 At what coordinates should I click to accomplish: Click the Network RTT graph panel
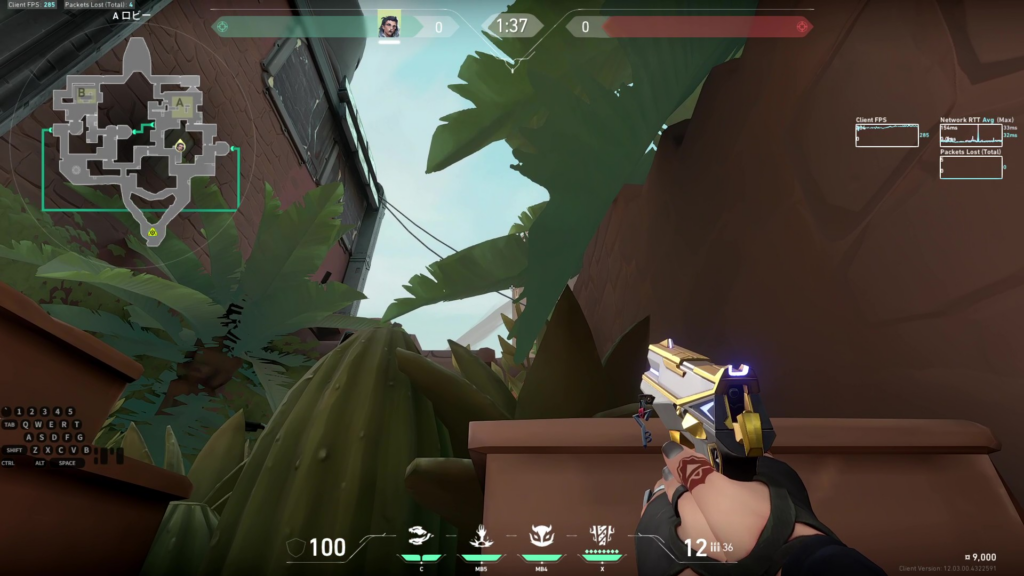pyautogui.click(x=970, y=135)
